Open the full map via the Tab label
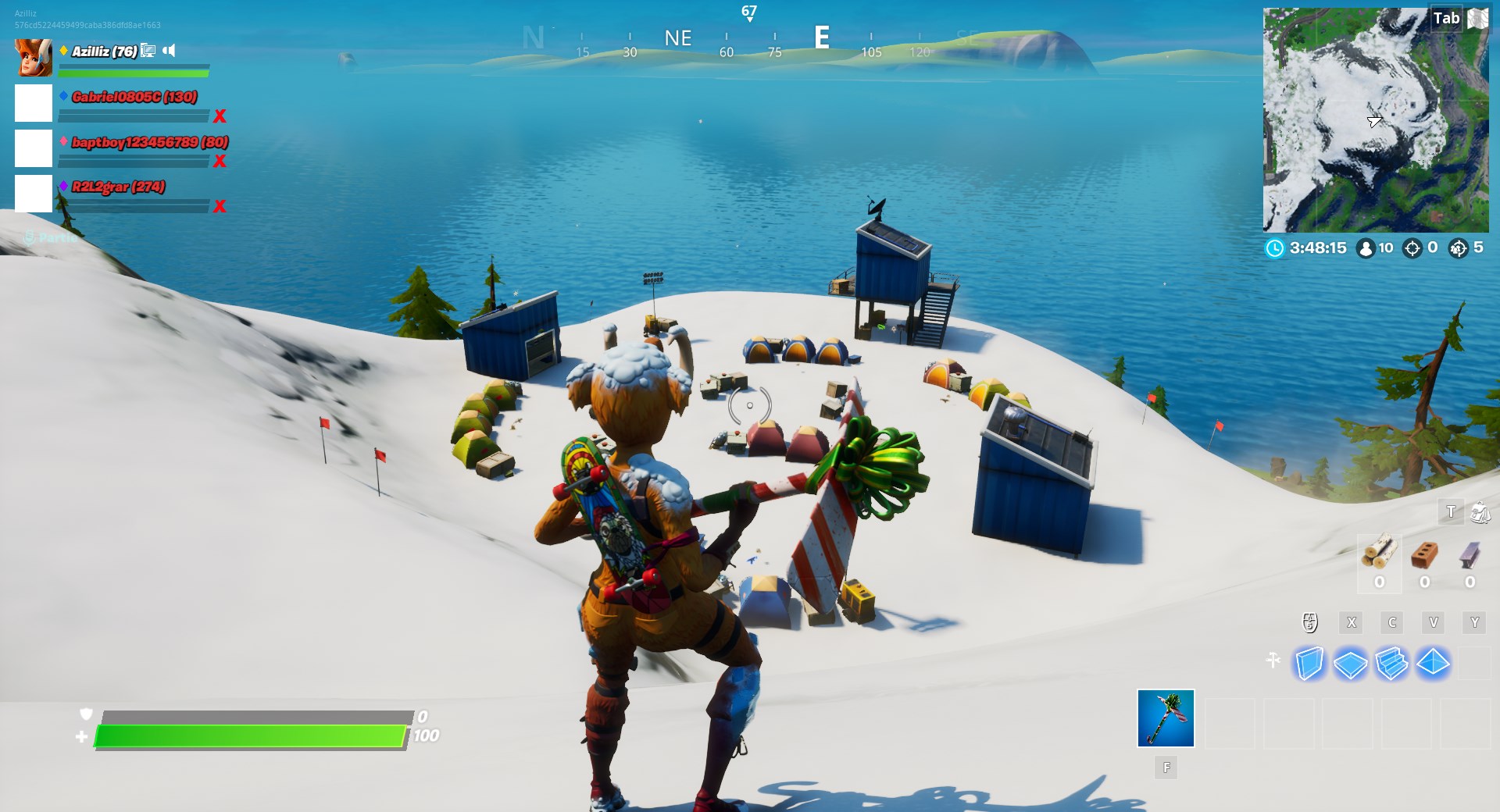 click(1447, 18)
